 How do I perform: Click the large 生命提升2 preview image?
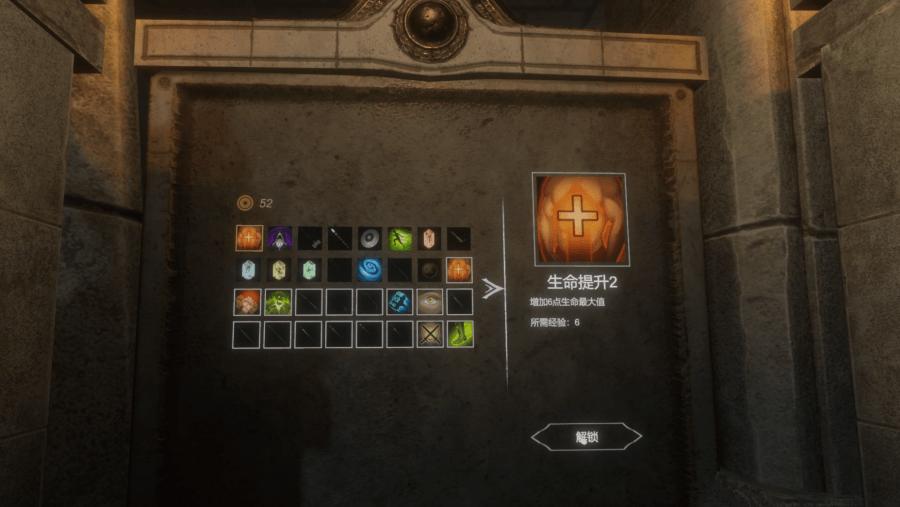tap(580, 220)
